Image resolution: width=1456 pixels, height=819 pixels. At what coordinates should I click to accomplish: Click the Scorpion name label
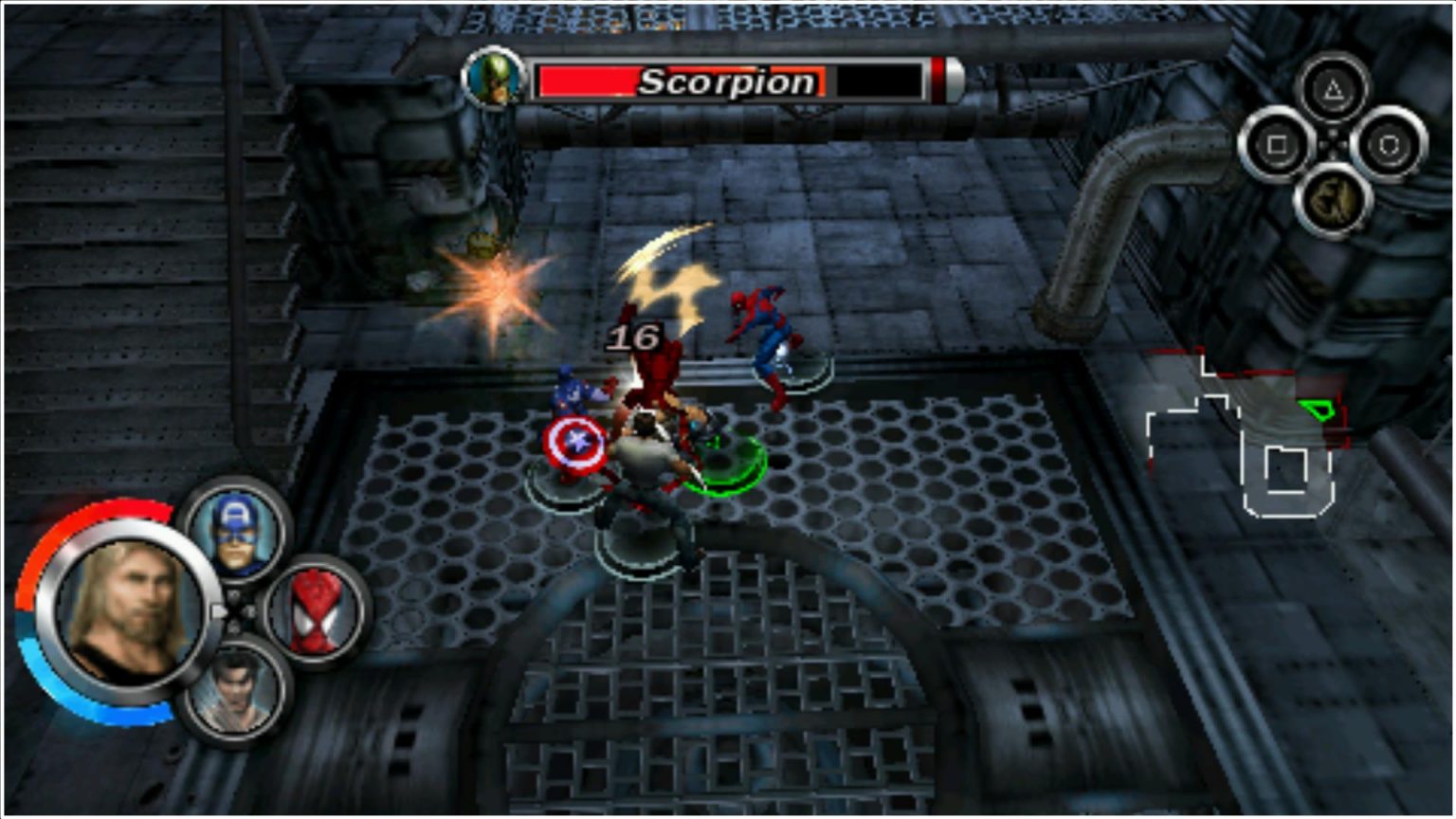click(726, 83)
